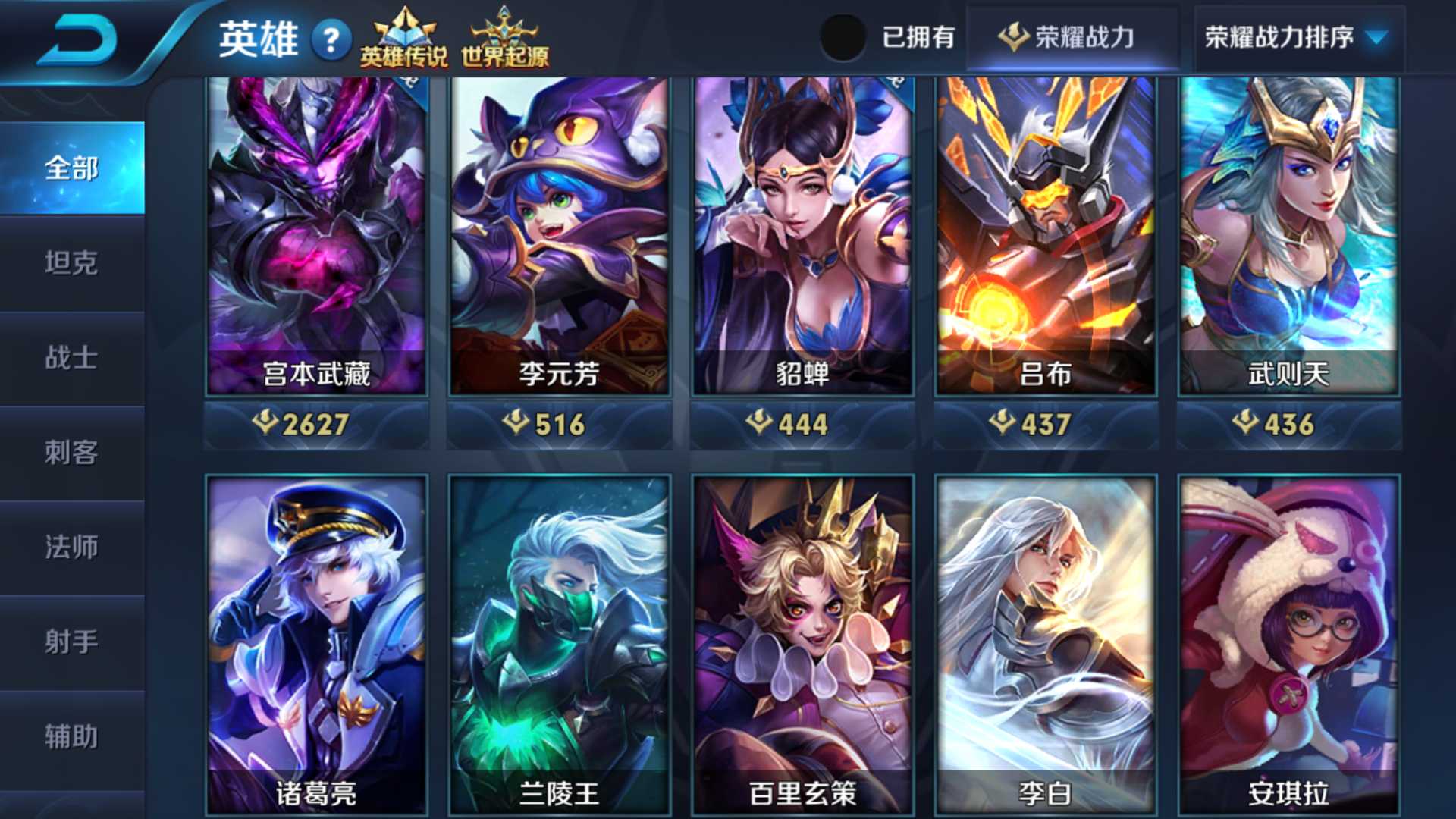Toggle the 荣耀战力 display mode
The width and height of the screenshot is (1456, 819).
click(1072, 36)
